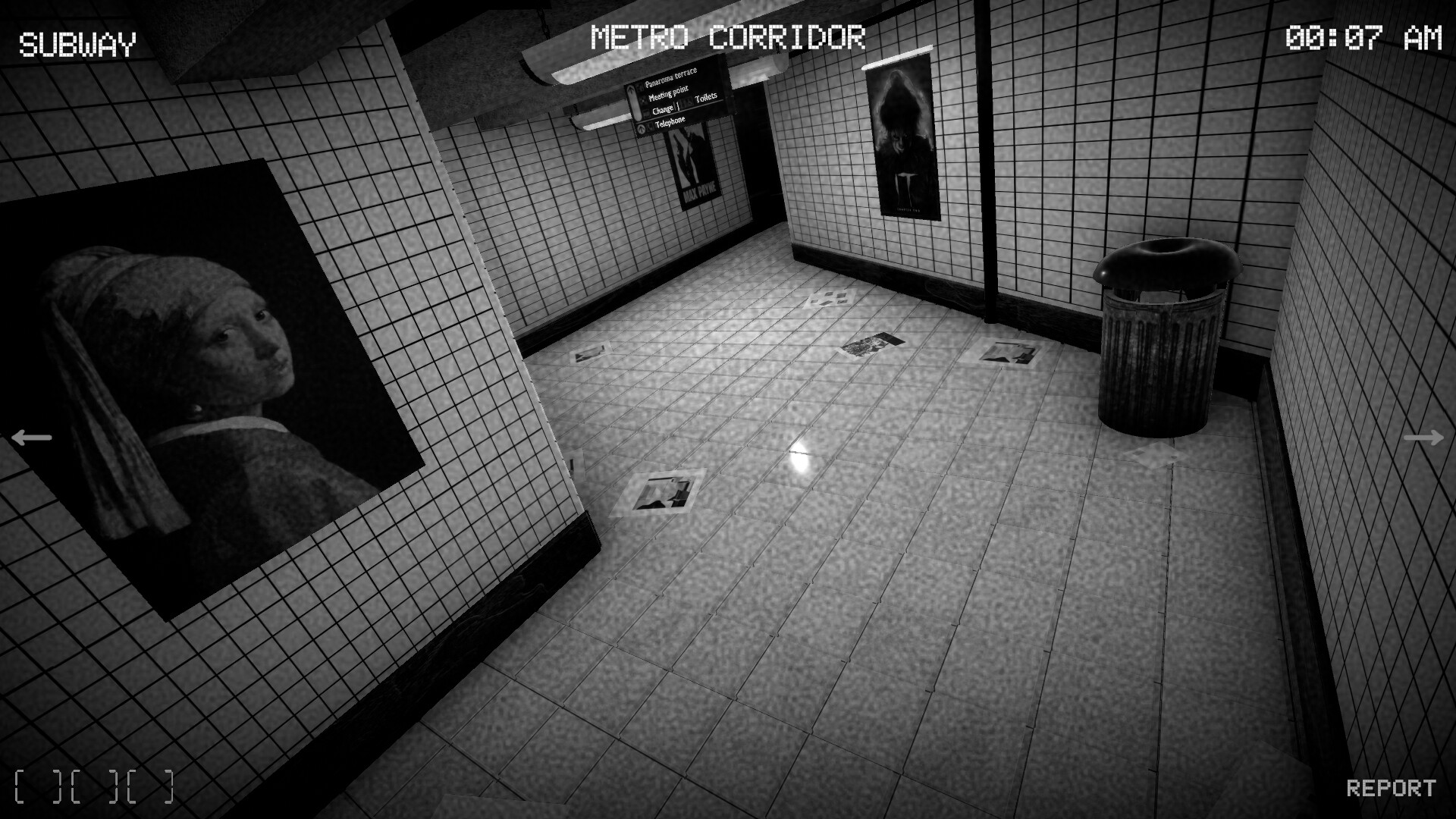Click the Meeting point symbol on the sign
Image resolution: width=1456 pixels, height=819 pixels.
(642, 99)
